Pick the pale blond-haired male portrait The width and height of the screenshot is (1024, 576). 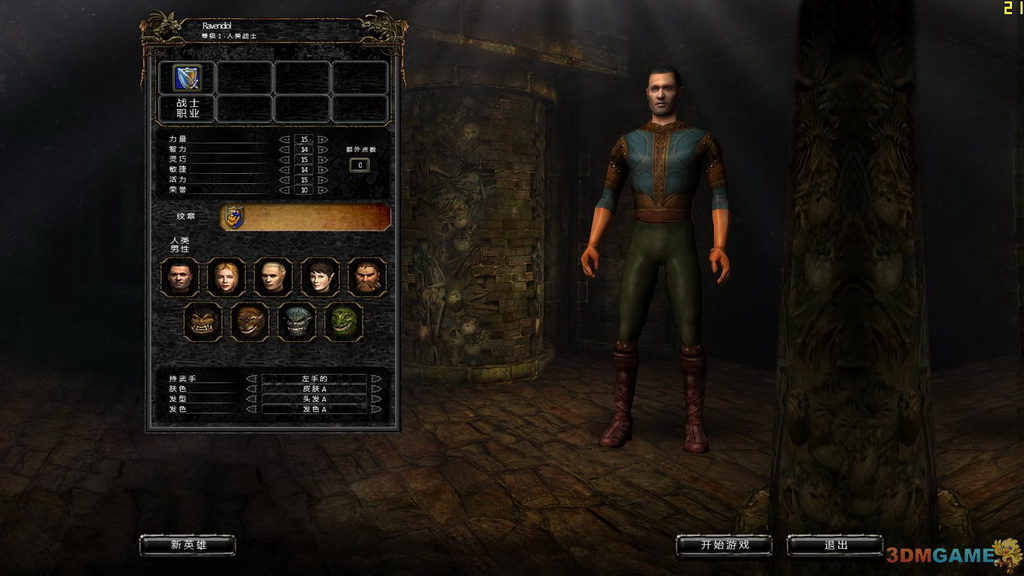(x=273, y=277)
